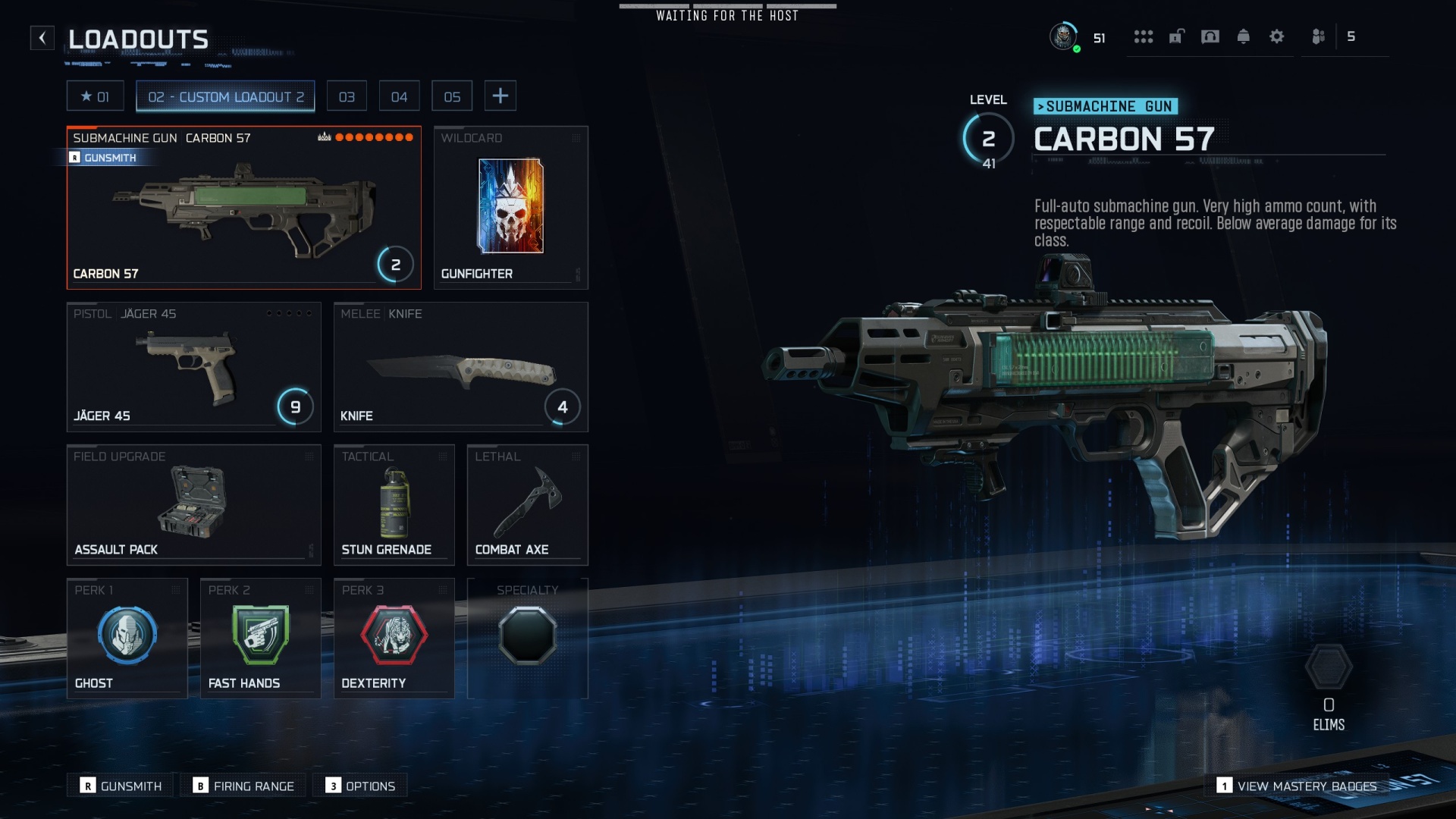Viewport: 1456px width, 819px height.
Task: Select the Custom Loadout 2 tab
Action: point(224,96)
